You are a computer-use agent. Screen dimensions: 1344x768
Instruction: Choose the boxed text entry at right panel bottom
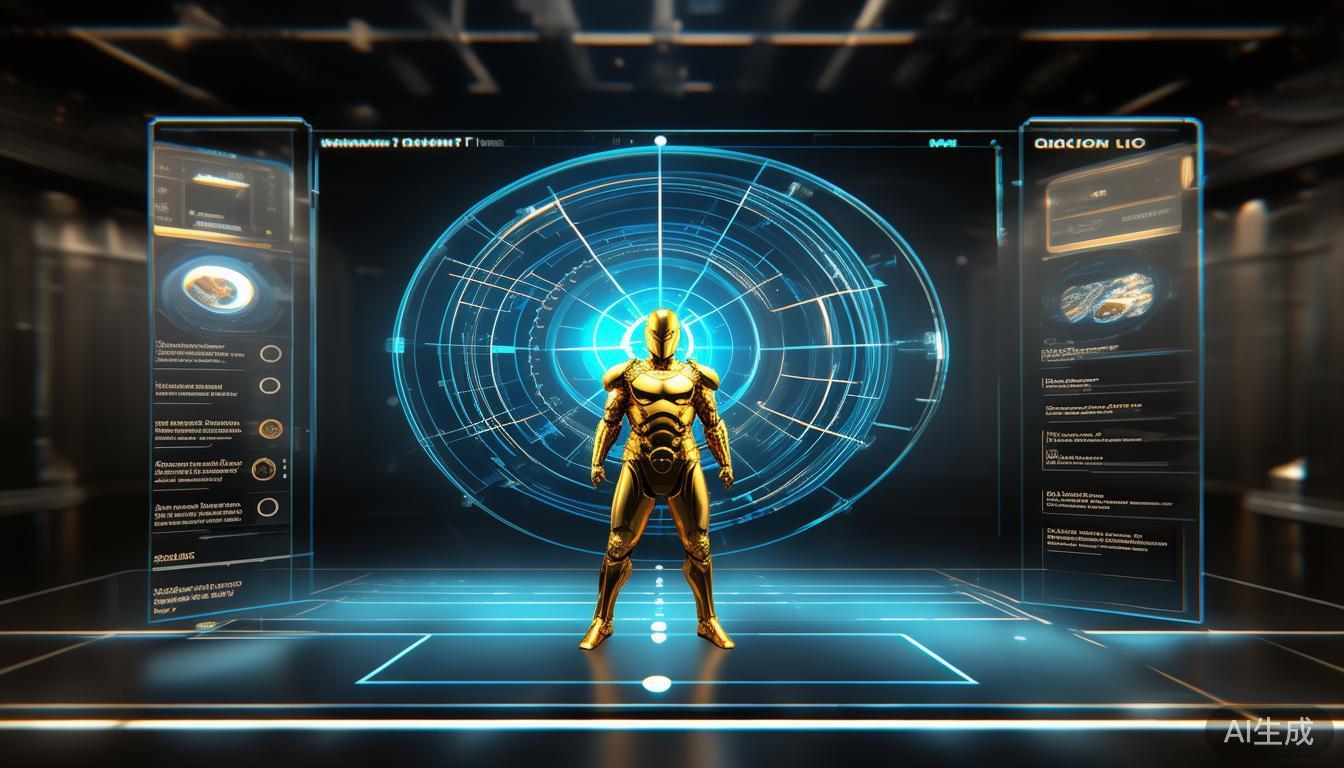pyautogui.click(x=1111, y=550)
